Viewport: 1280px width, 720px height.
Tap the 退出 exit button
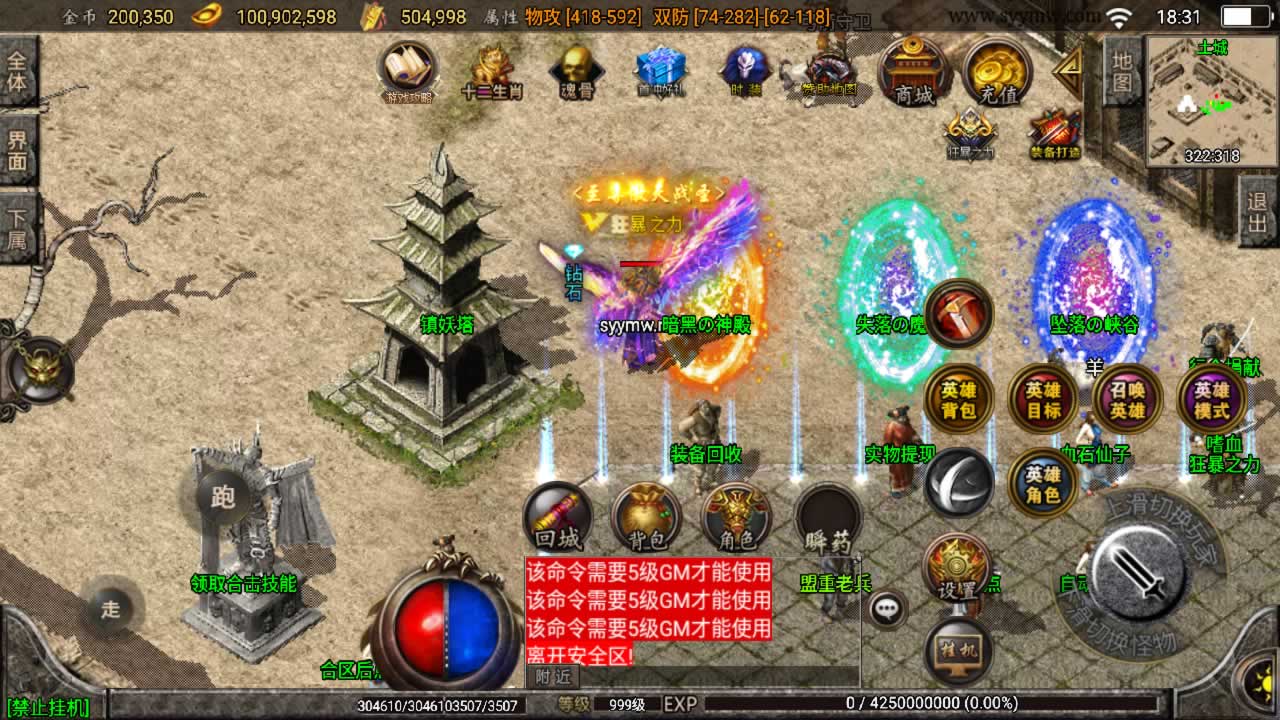click(1258, 211)
